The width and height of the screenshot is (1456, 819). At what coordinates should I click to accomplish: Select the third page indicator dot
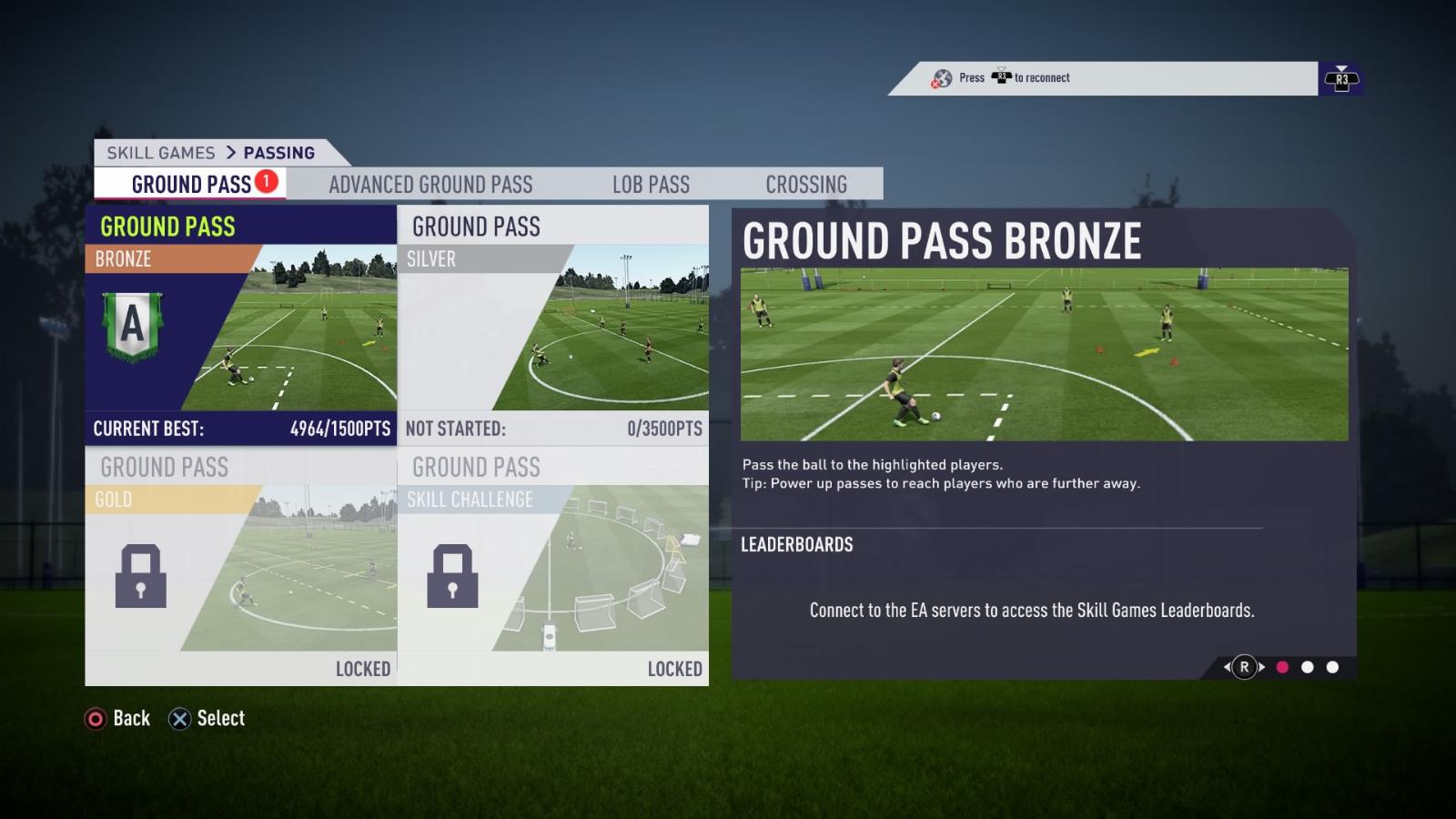pyautogui.click(x=1332, y=667)
